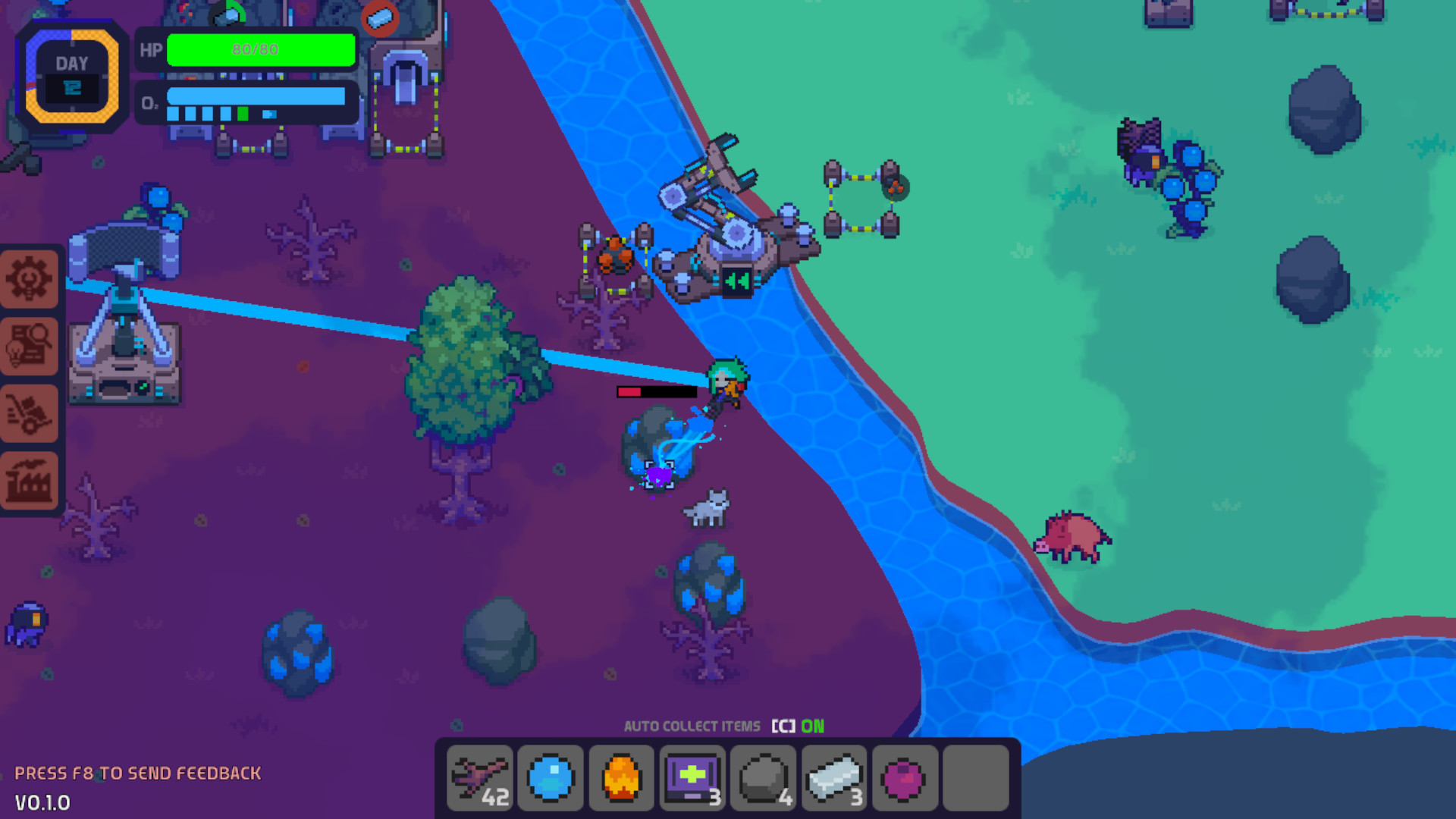Select the stone resource showing 4
Viewport: 1456px width, 819px height.
point(764,777)
